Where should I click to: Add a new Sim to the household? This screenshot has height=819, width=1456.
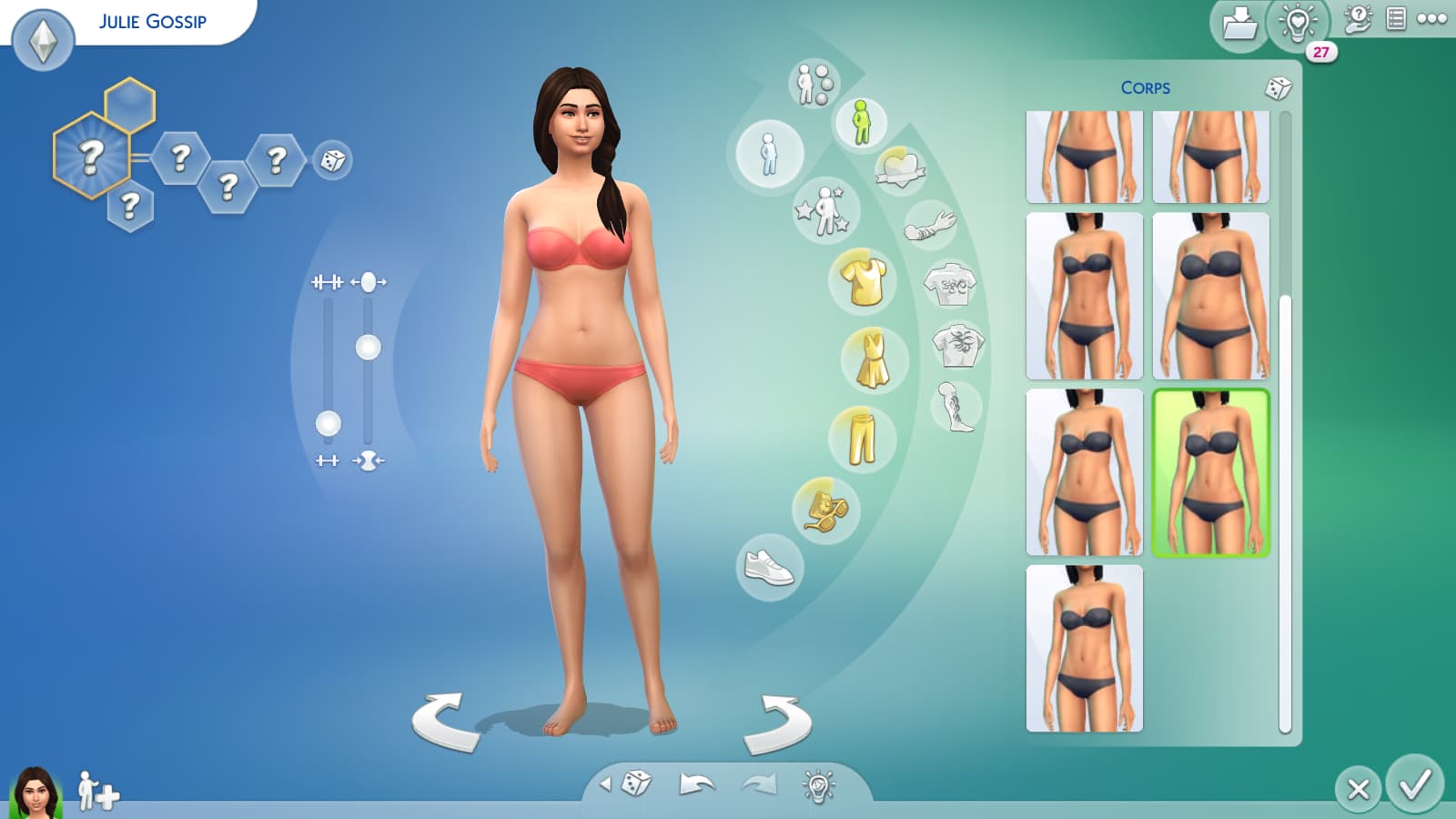point(97,791)
